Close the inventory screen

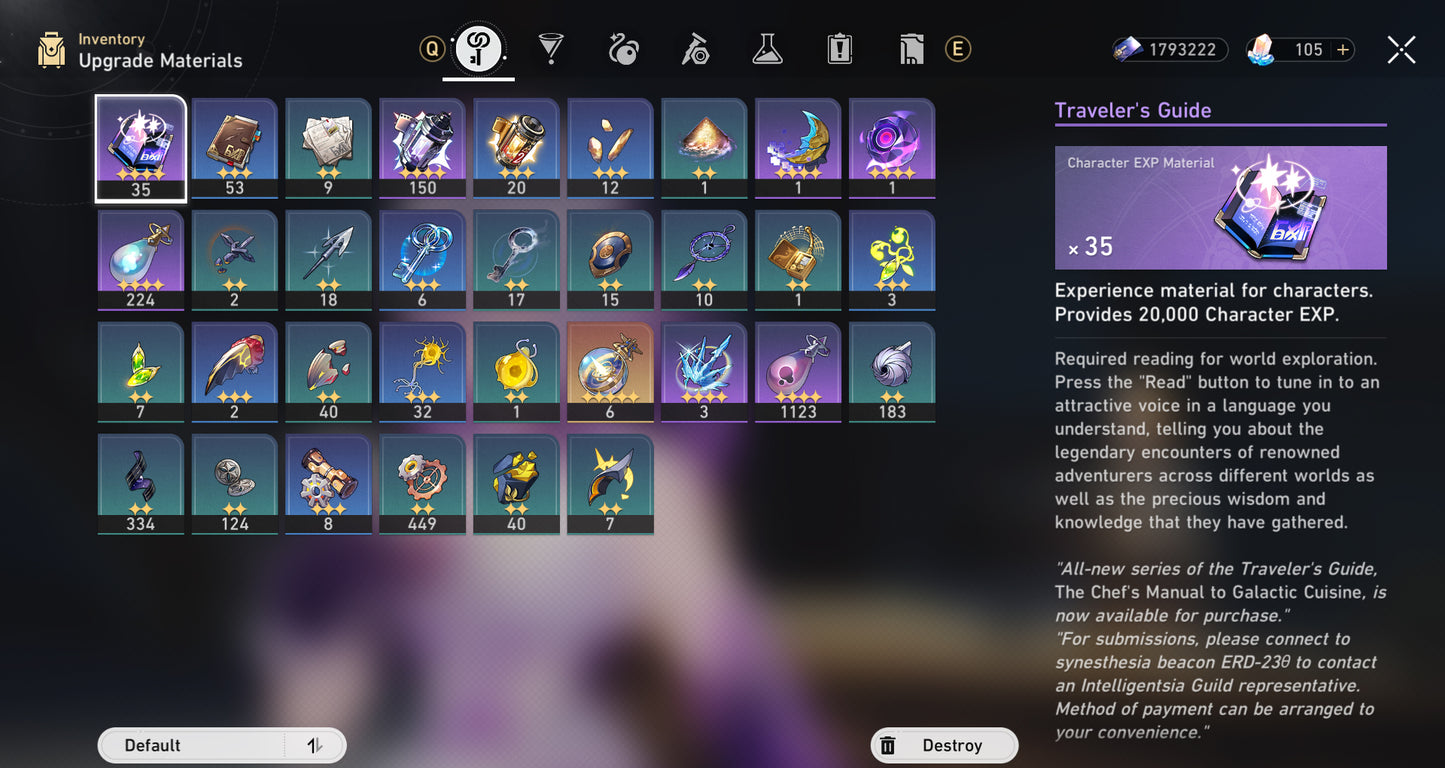point(1401,50)
